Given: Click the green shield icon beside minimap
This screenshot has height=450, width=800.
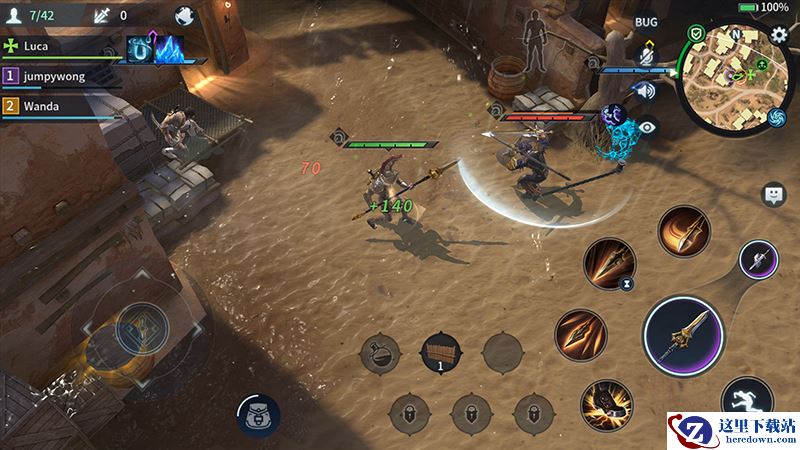Looking at the screenshot, I should point(695,34).
